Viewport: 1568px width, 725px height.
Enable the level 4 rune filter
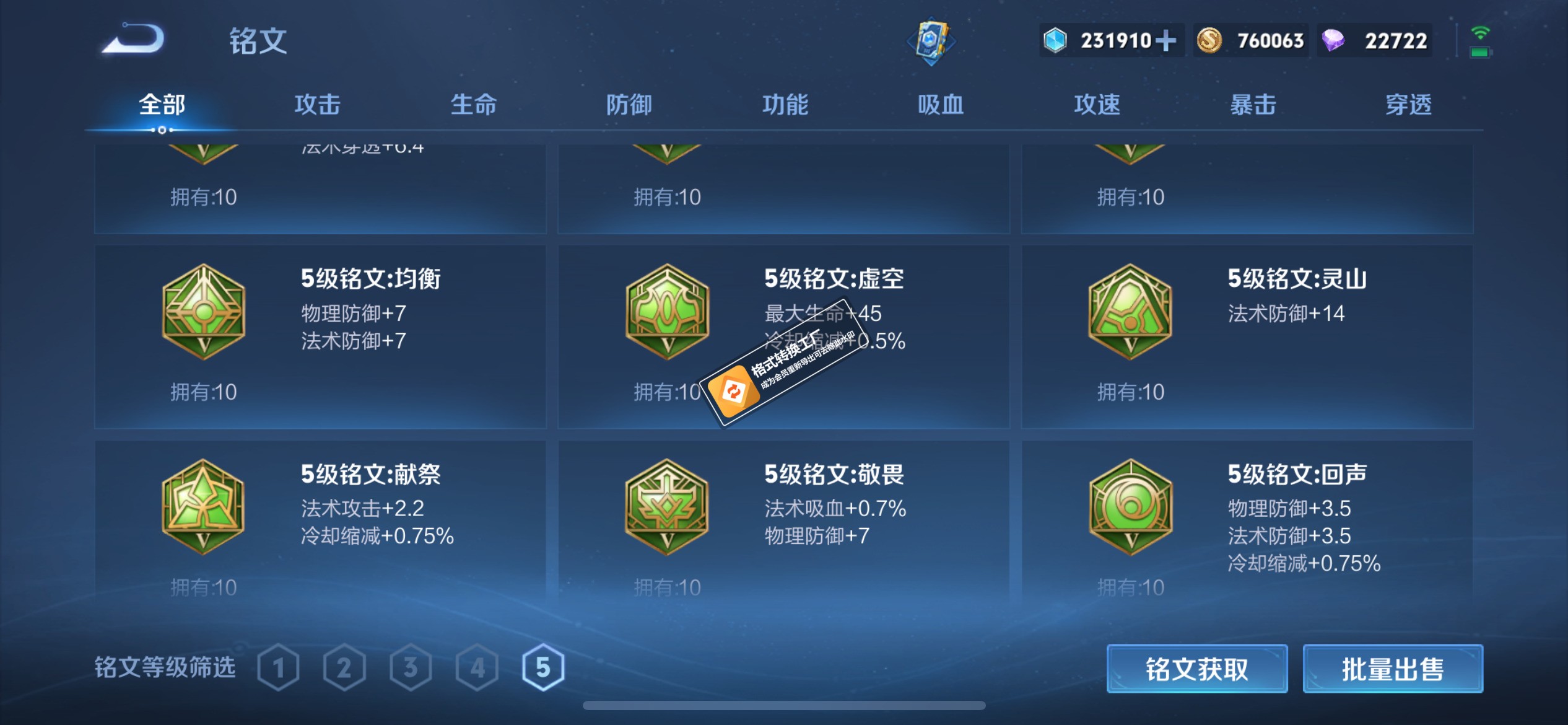pyautogui.click(x=476, y=667)
